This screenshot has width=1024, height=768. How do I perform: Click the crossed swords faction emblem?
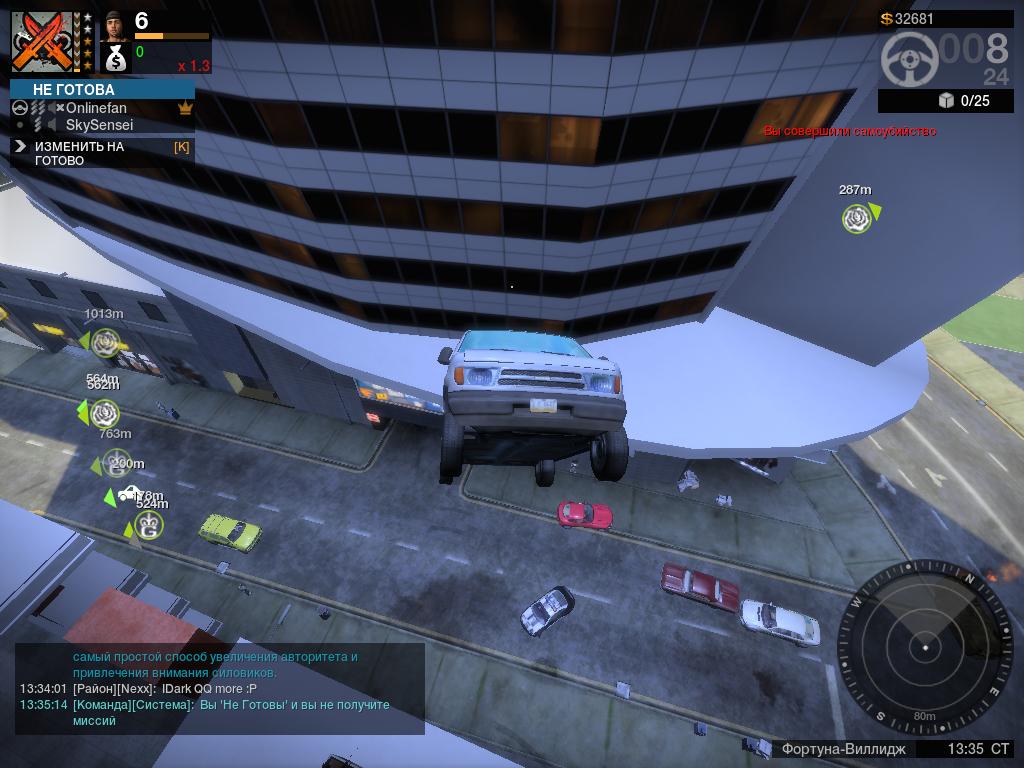pos(44,42)
